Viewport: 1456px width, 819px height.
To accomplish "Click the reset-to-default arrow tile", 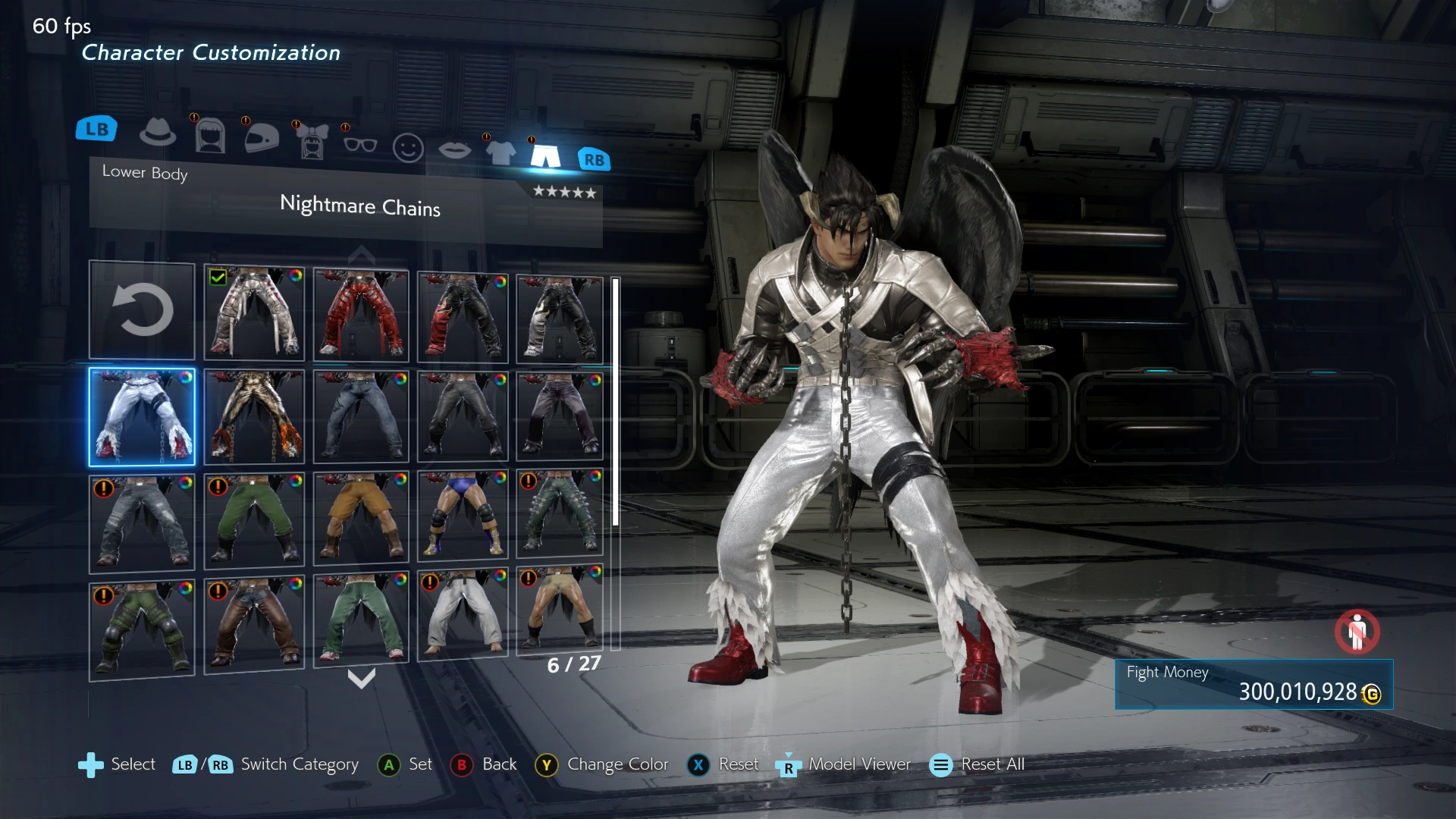I will pyautogui.click(x=142, y=310).
